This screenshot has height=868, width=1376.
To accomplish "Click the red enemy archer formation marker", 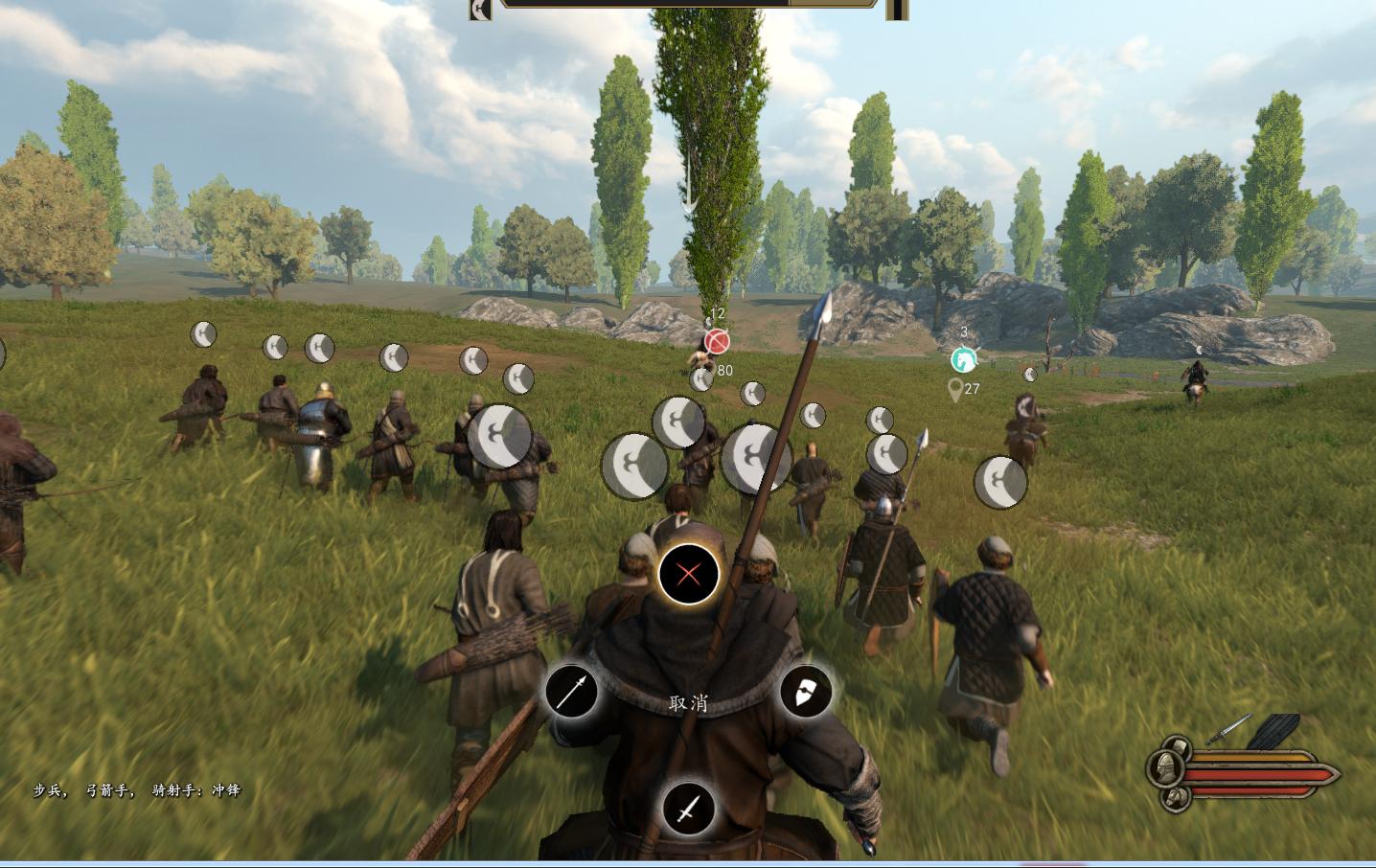I will click(717, 341).
